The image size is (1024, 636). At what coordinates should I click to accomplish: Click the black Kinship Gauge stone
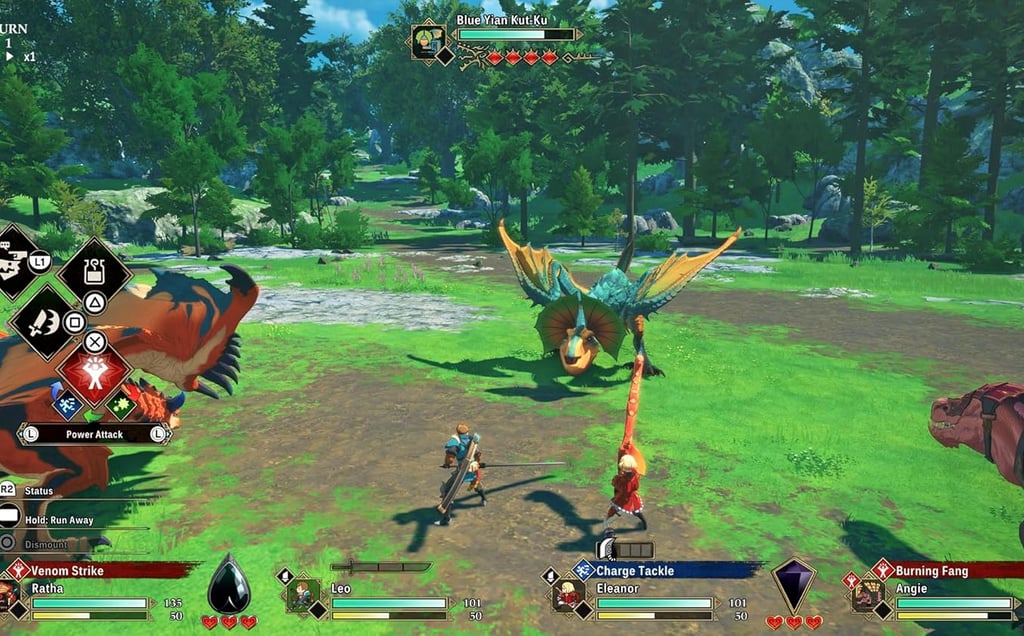pos(228,586)
